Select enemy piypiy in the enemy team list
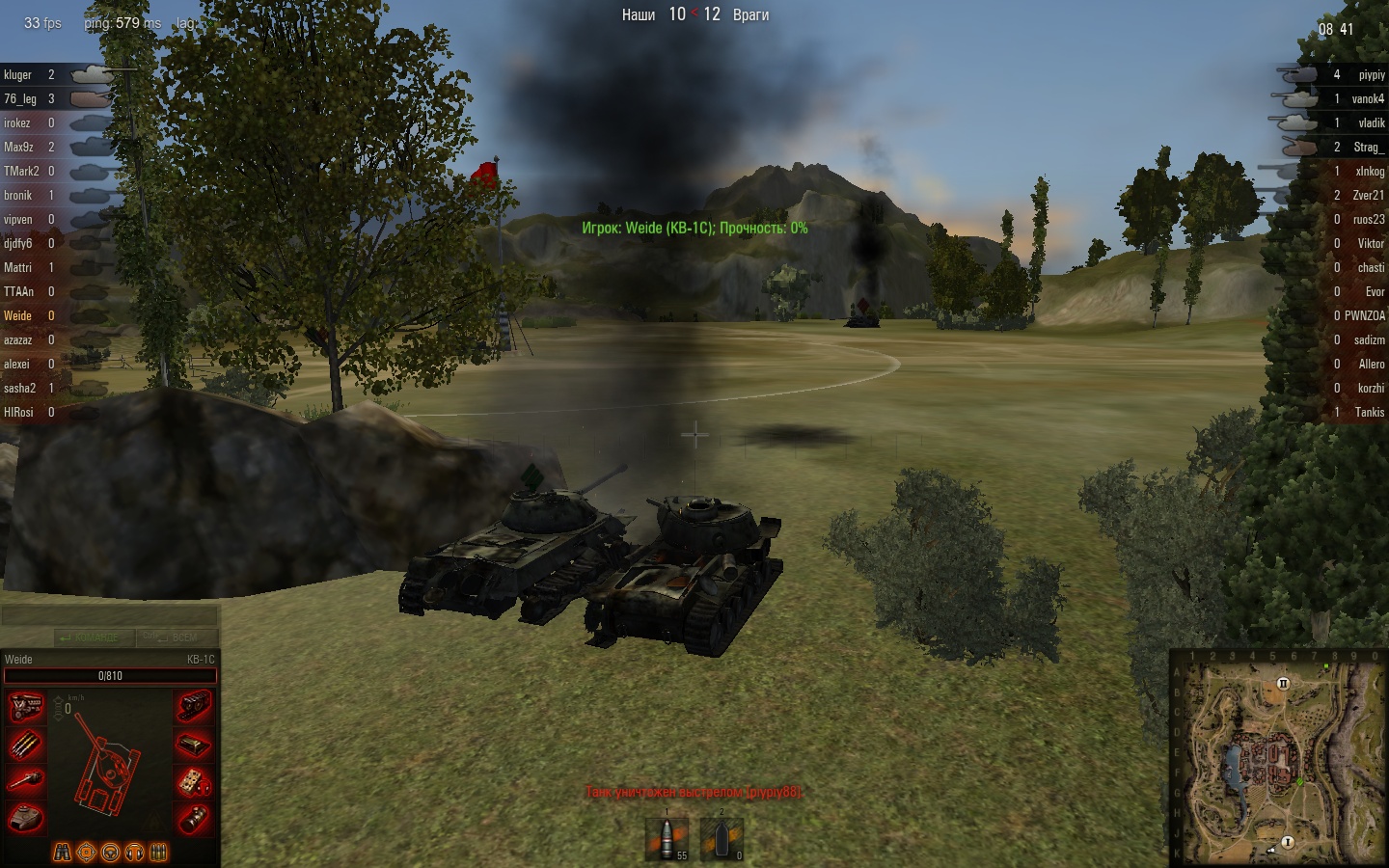This screenshot has width=1389, height=868. point(1371,75)
